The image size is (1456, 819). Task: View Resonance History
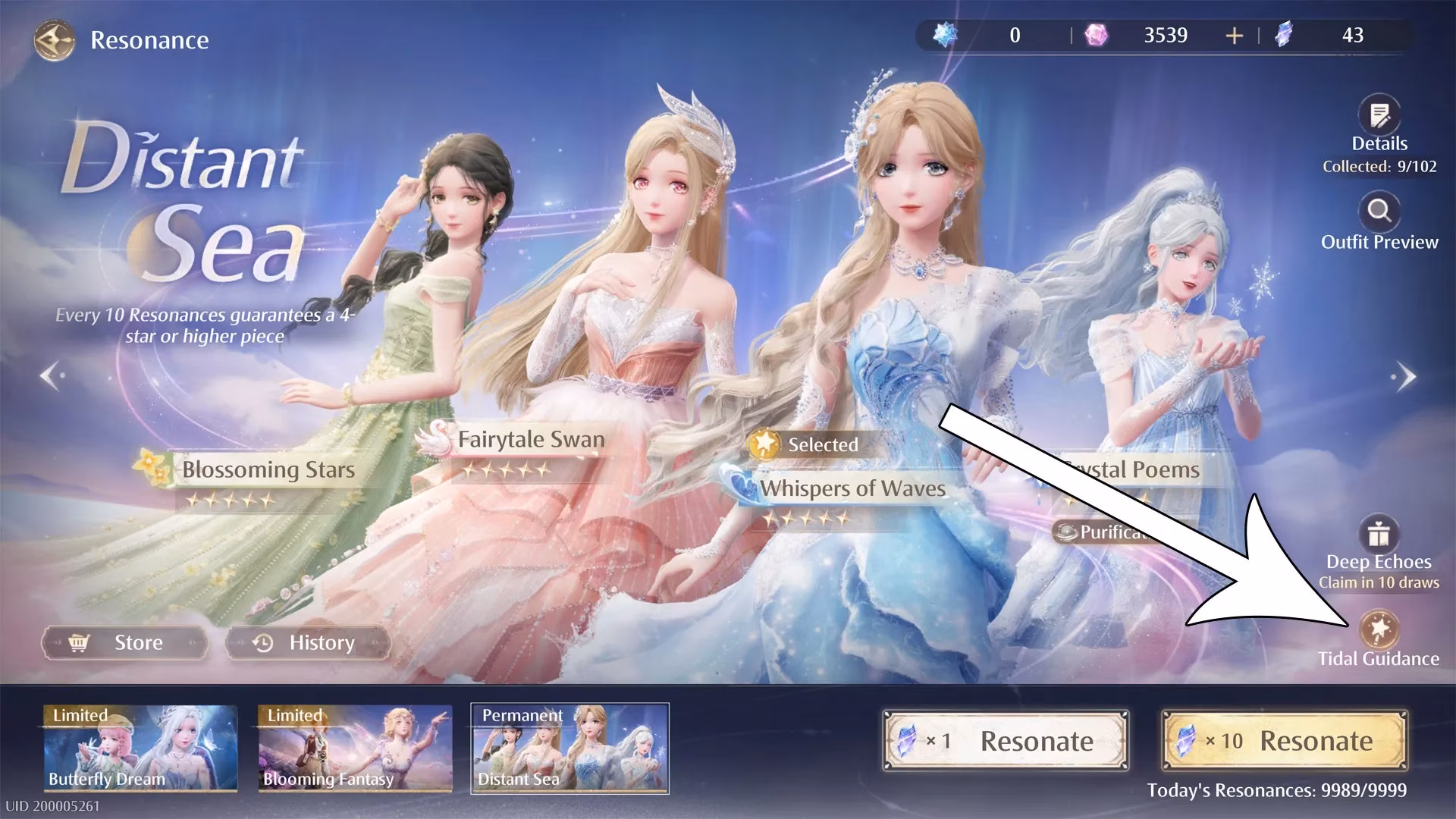click(x=308, y=643)
